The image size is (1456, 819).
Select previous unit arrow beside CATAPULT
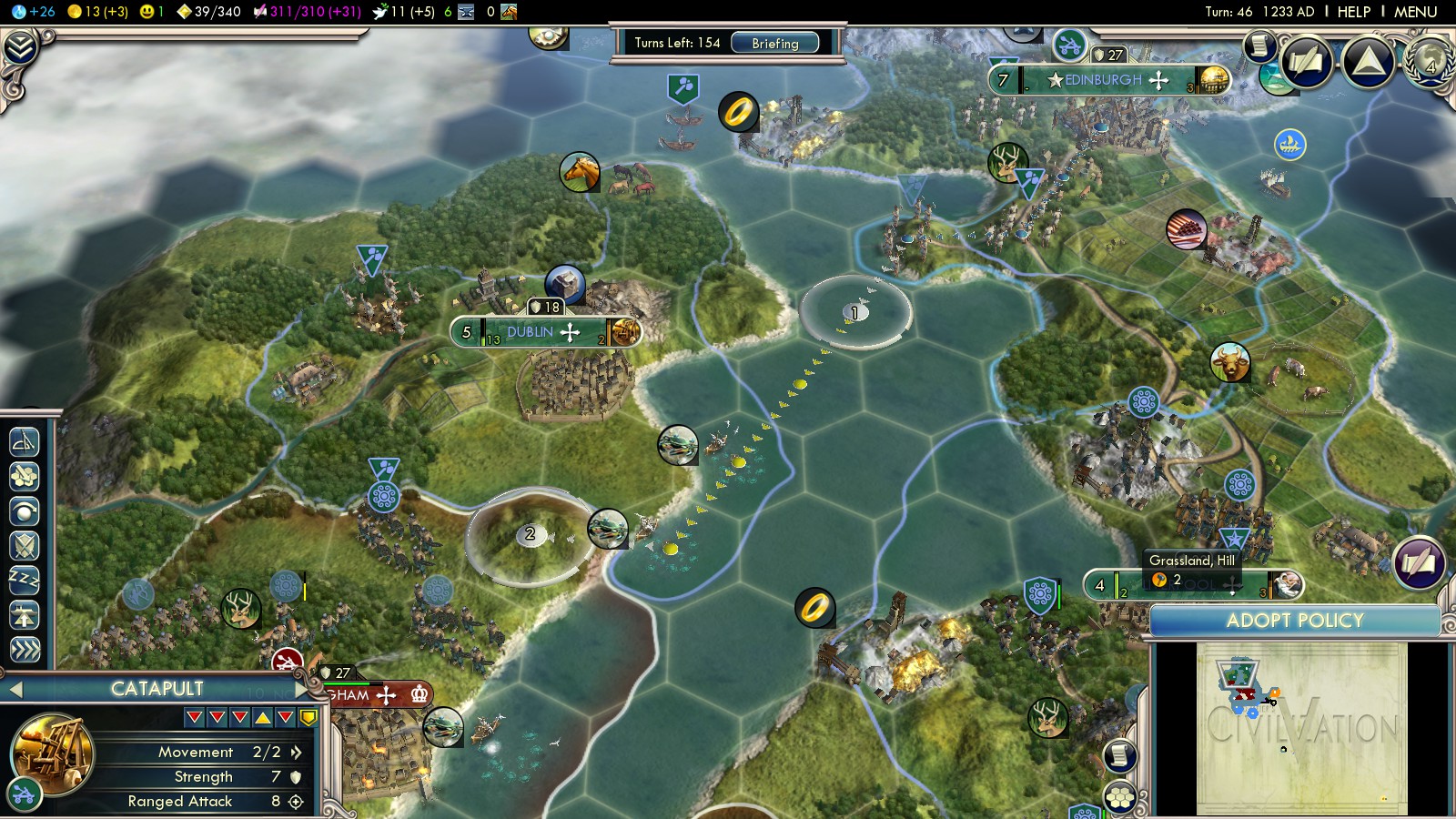coord(15,690)
